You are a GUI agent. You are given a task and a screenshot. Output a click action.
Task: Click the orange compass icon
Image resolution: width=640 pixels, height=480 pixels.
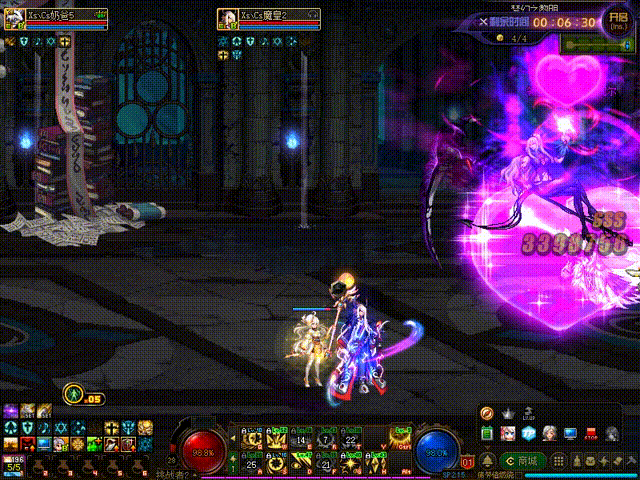(487, 412)
